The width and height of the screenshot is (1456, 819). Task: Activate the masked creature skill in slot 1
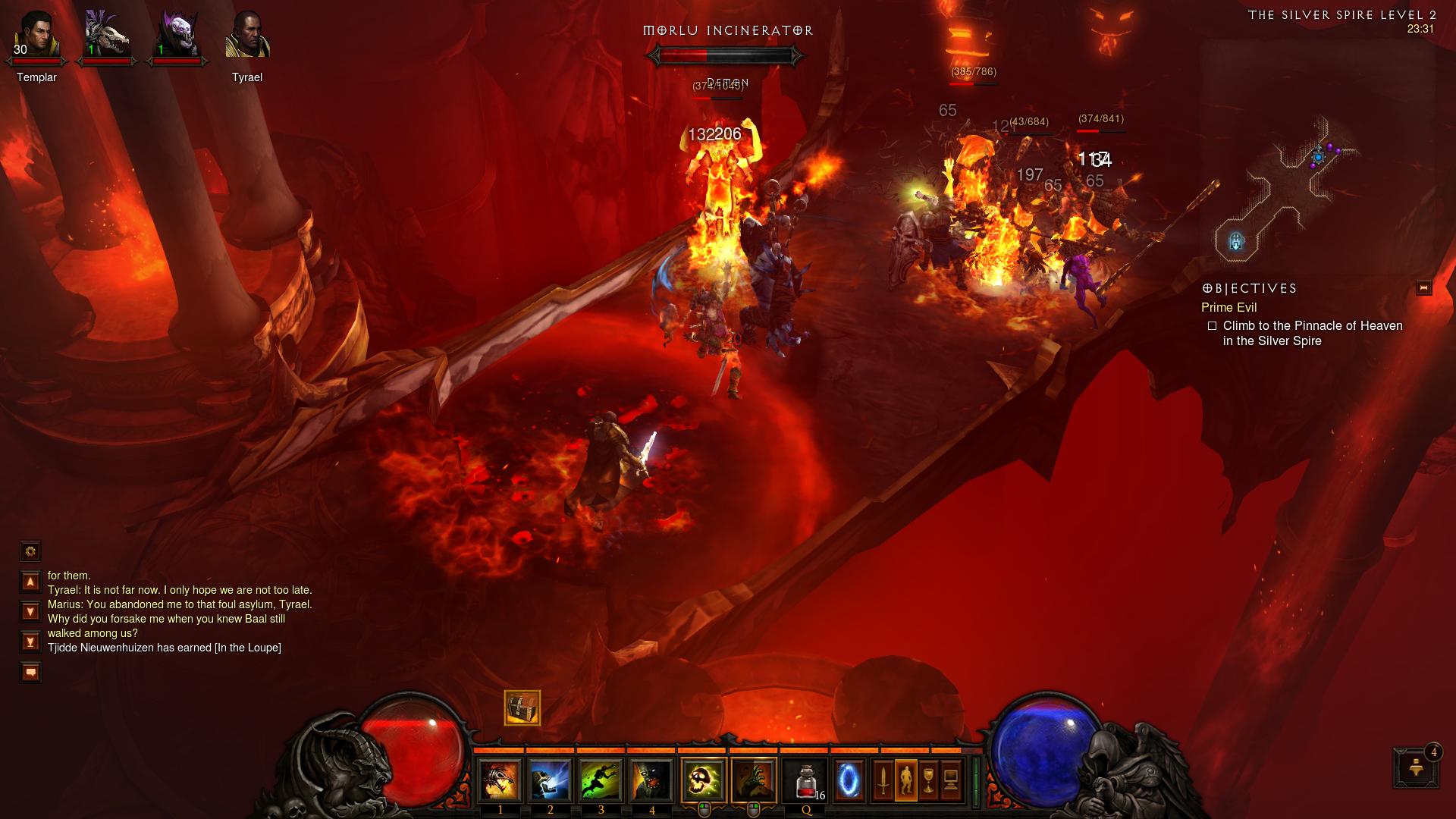[500, 780]
